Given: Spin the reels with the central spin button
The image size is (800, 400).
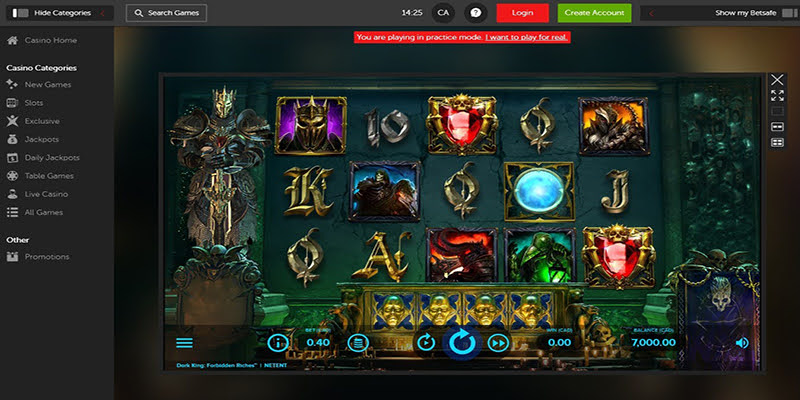Looking at the screenshot, I should click(461, 343).
